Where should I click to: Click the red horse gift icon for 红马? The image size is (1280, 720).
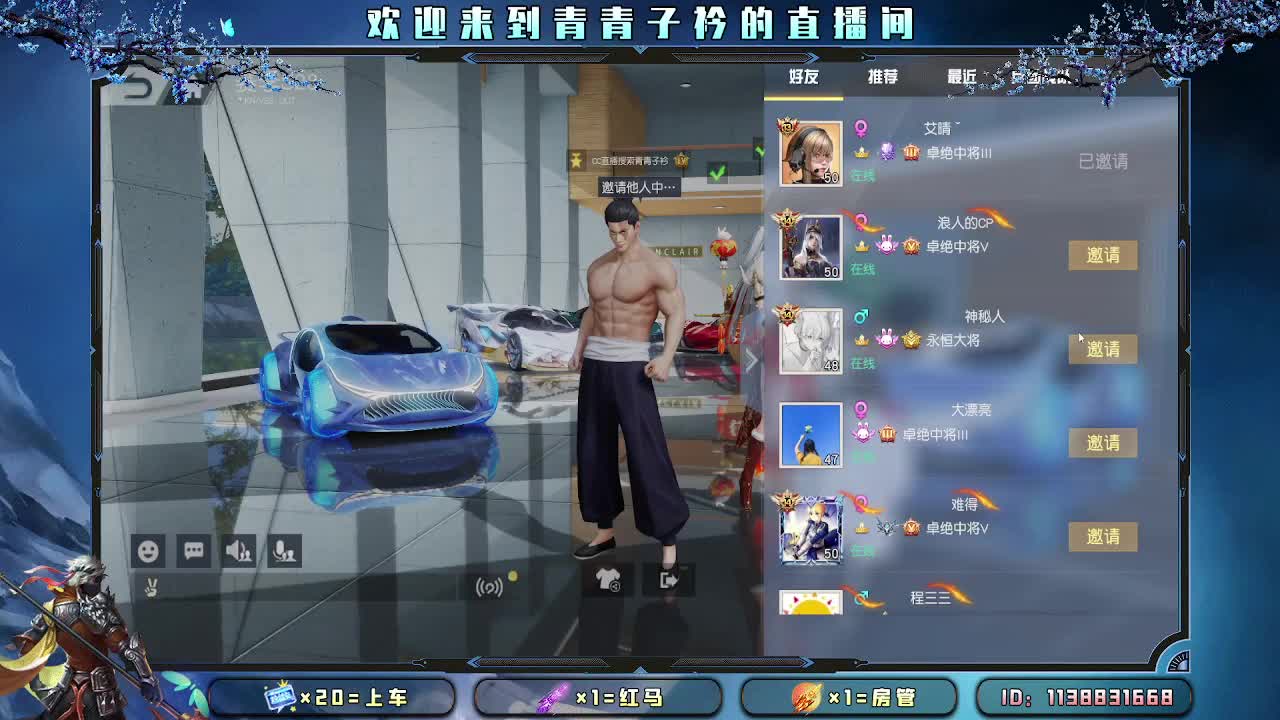(x=552, y=699)
